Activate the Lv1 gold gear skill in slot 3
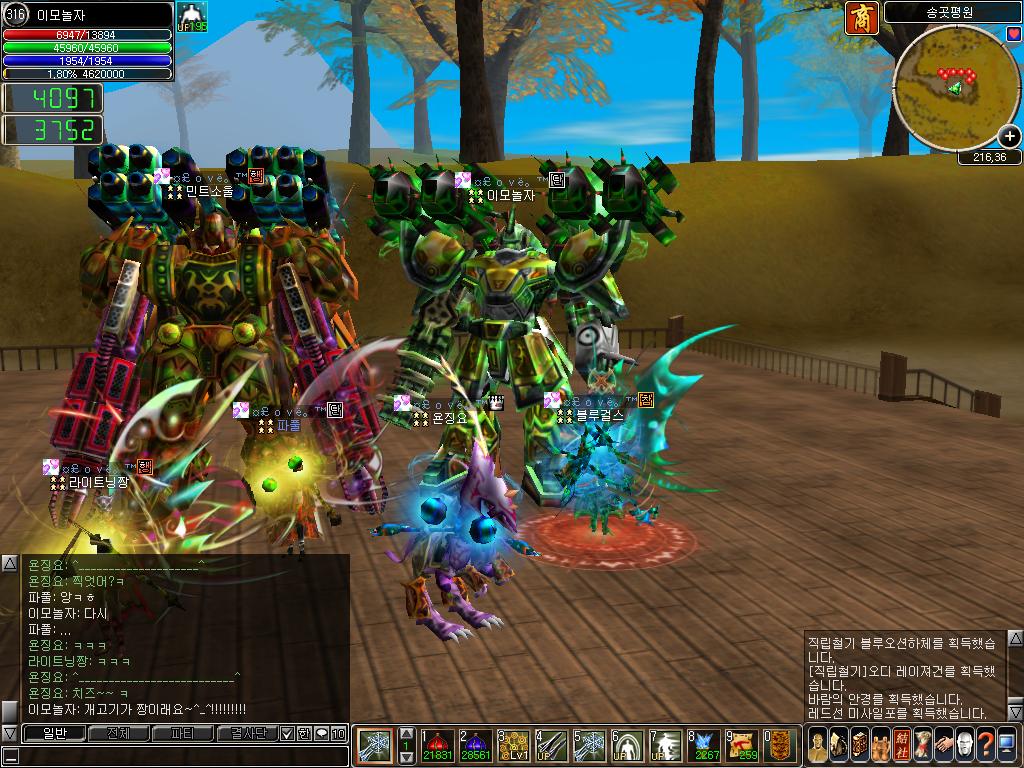Image resolution: width=1024 pixels, height=768 pixels. tap(512, 745)
